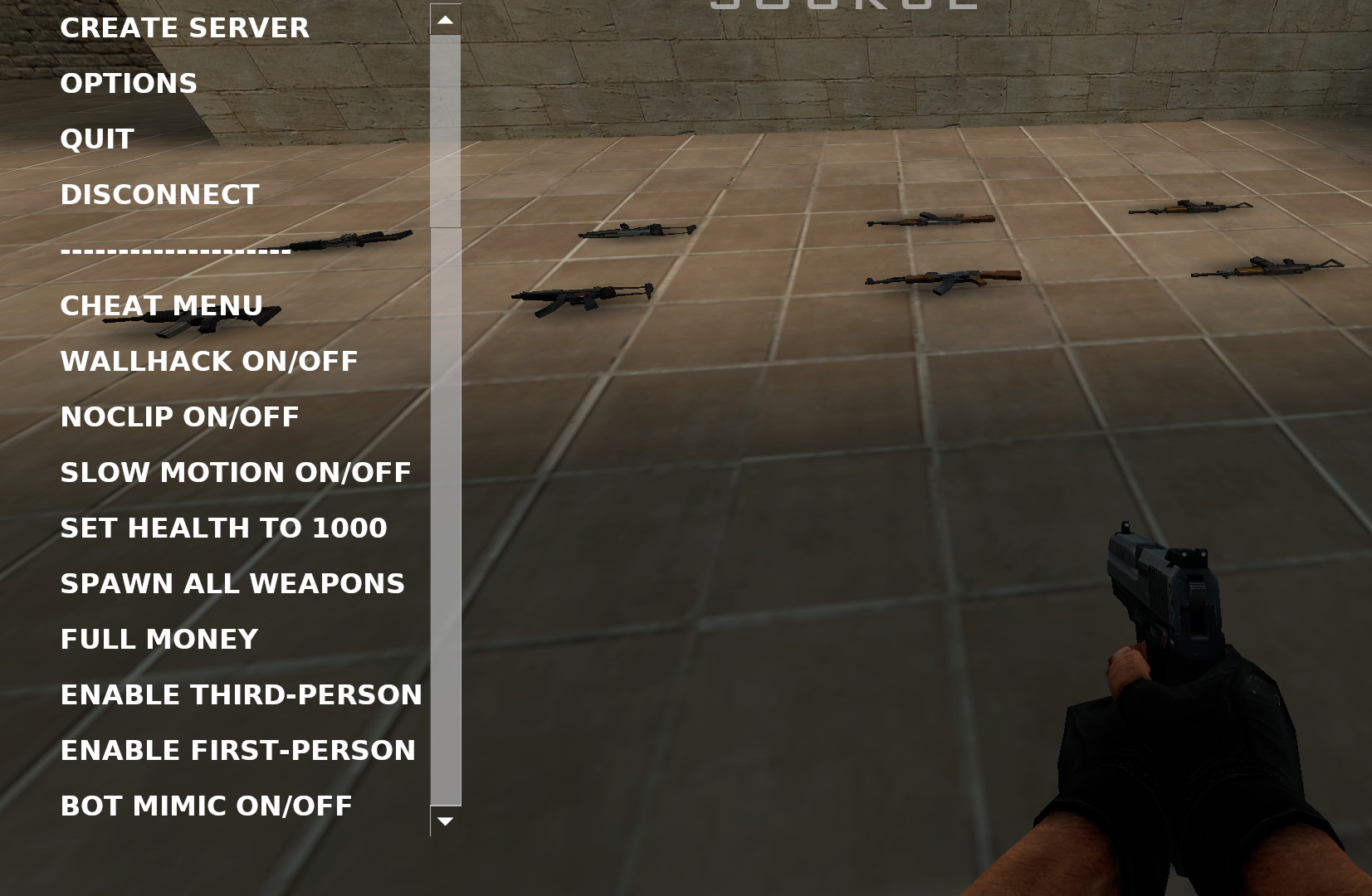Click SET HEALTH TO 1000

tap(222, 528)
